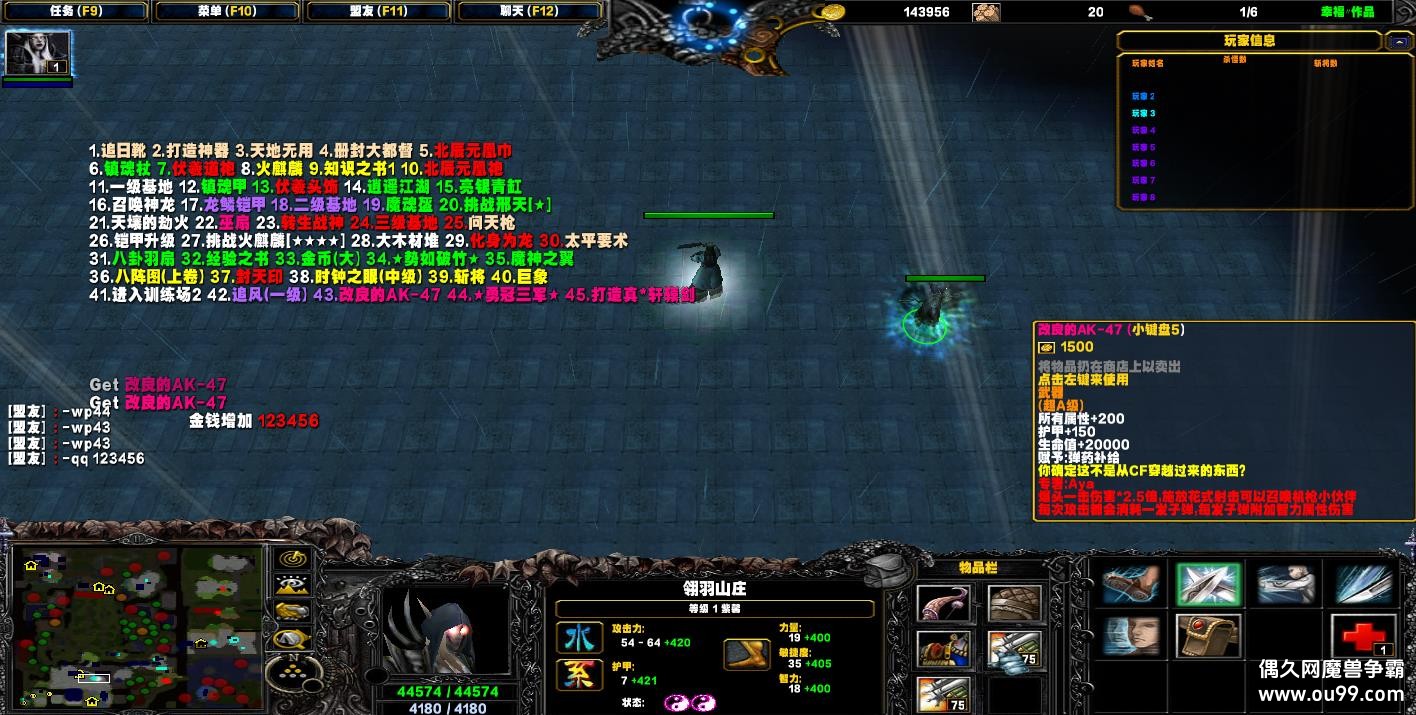Use the woman's face ability icon
Viewport: 1416px width, 715px height.
[x=1131, y=637]
